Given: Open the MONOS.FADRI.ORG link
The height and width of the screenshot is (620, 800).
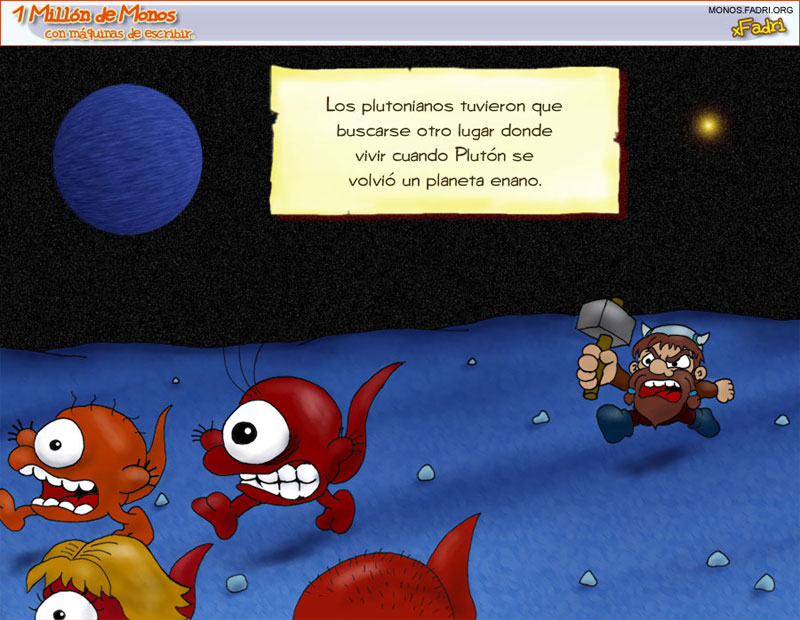Looking at the screenshot, I should coord(750,10).
